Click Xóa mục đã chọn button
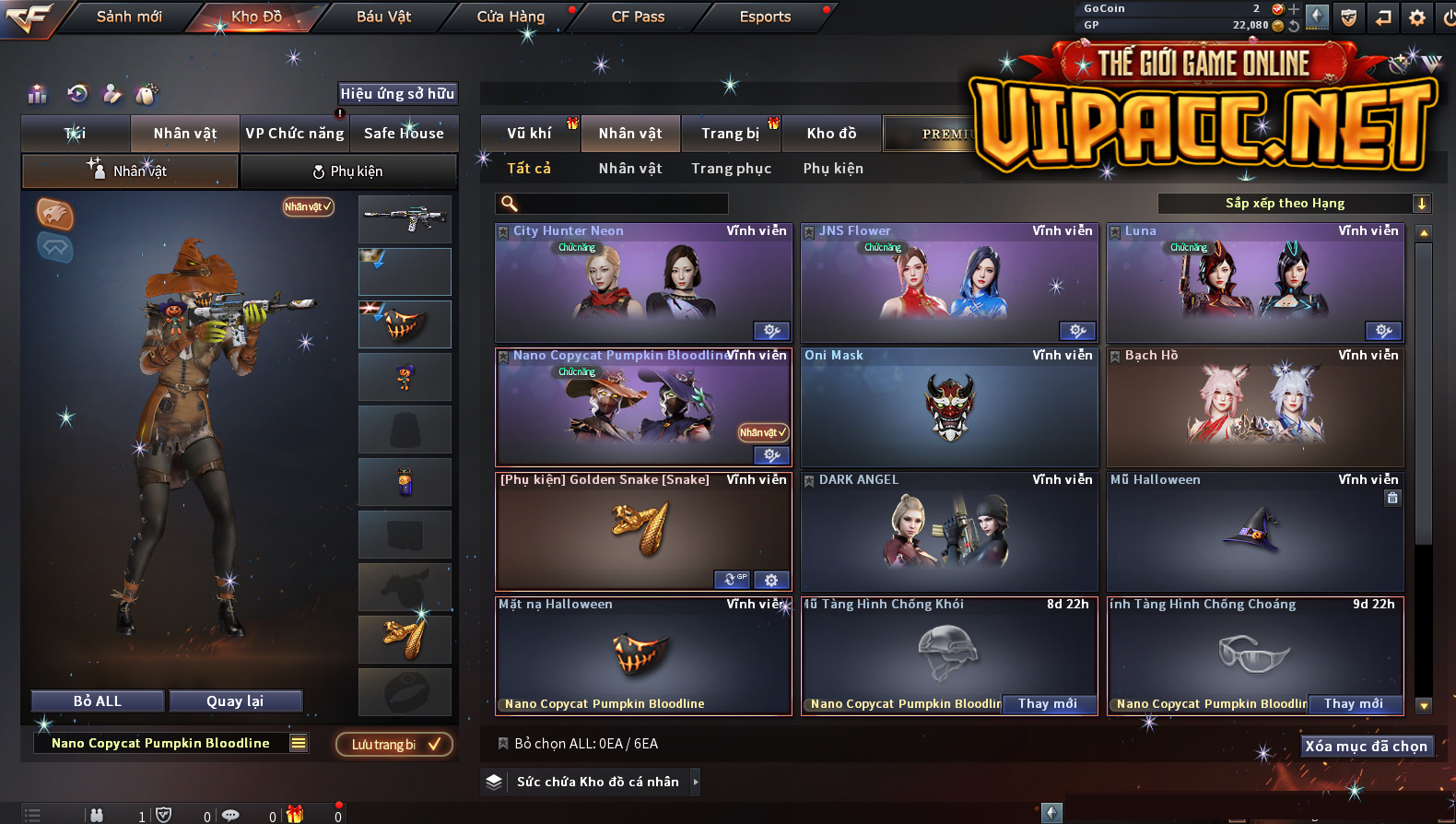The width and height of the screenshot is (1456, 824). click(1366, 747)
